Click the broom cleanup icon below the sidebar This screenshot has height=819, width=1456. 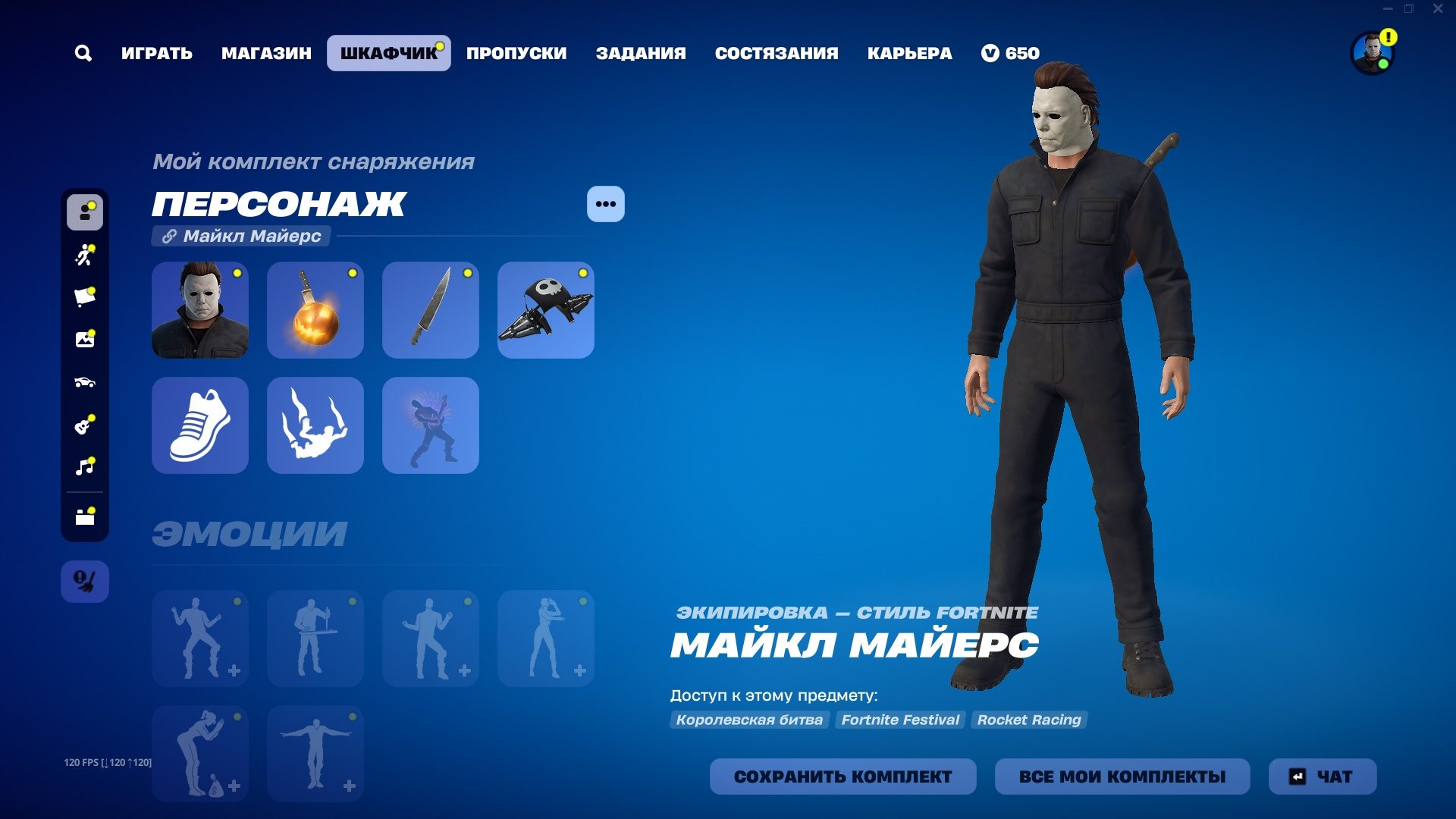85,580
